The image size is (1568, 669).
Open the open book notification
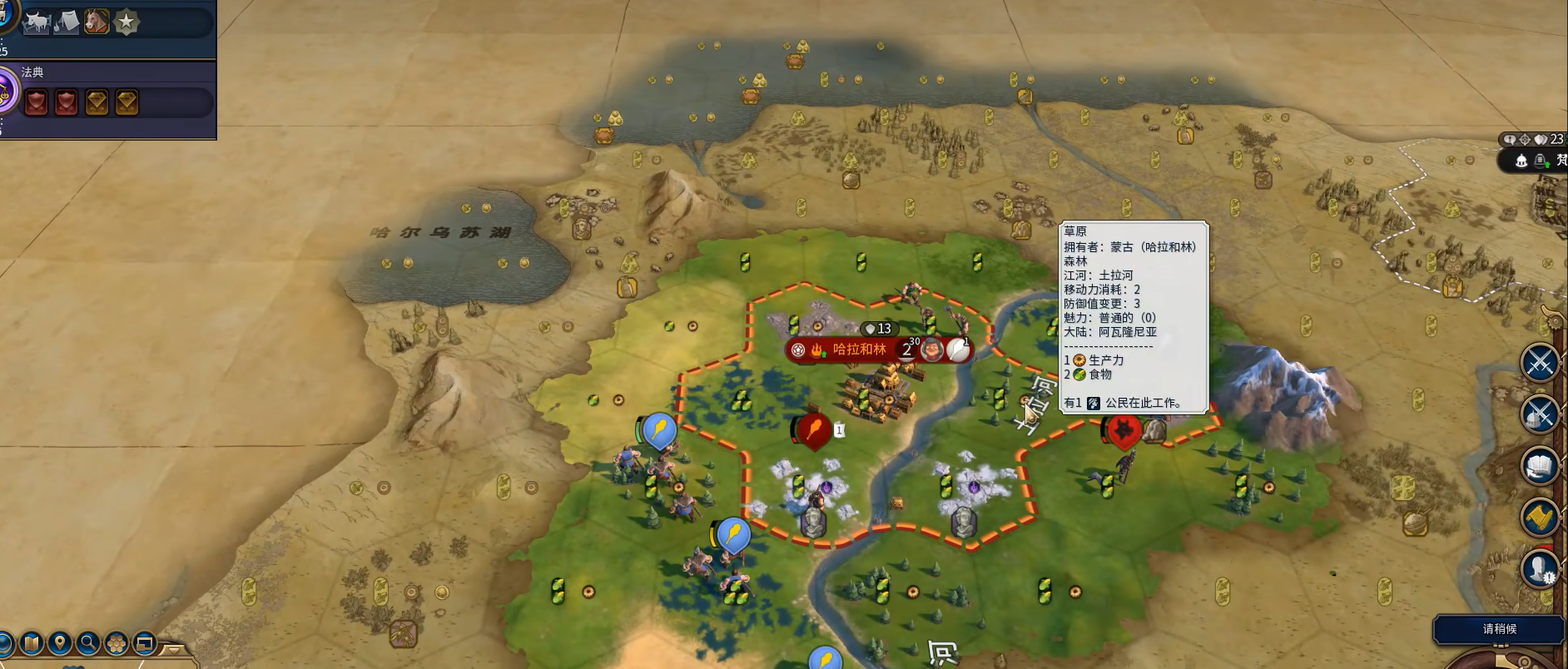pos(1539,465)
